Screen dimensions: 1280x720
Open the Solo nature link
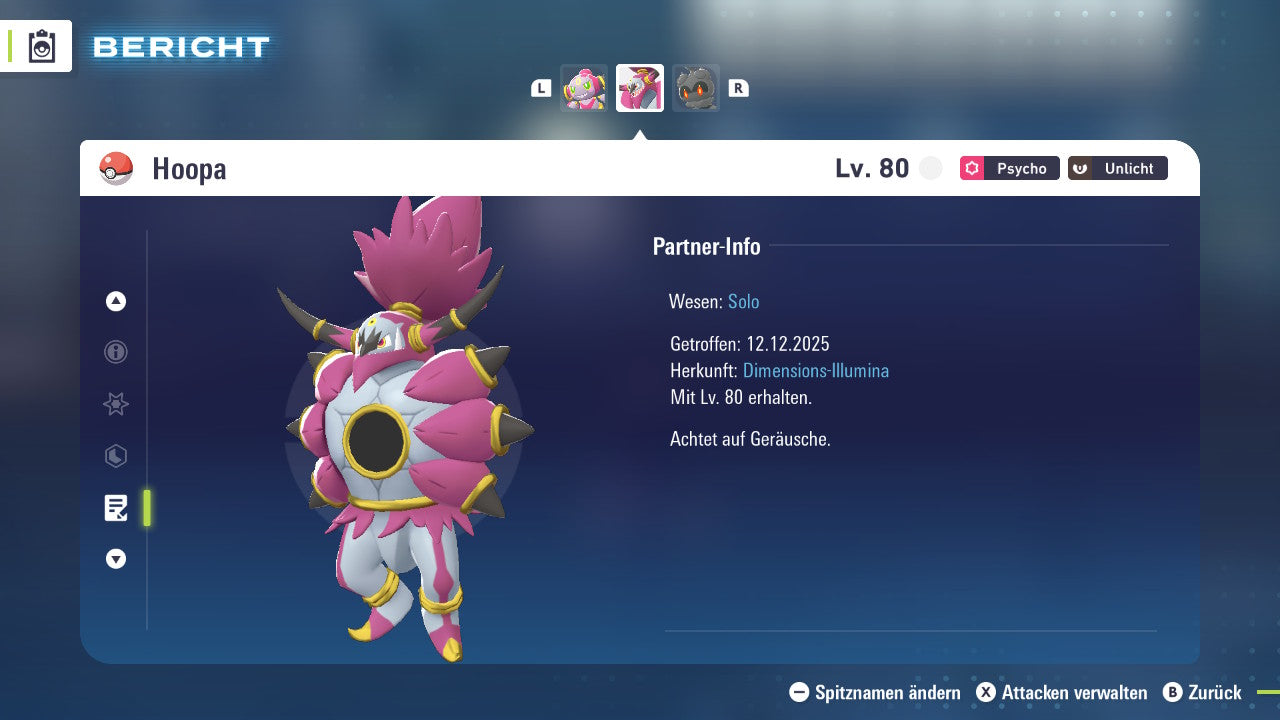click(743, 302)
